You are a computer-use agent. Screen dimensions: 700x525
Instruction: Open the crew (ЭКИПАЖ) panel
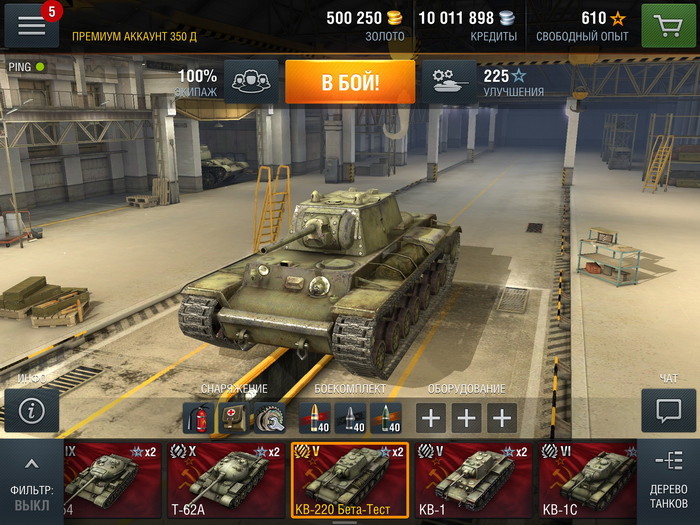251,82
